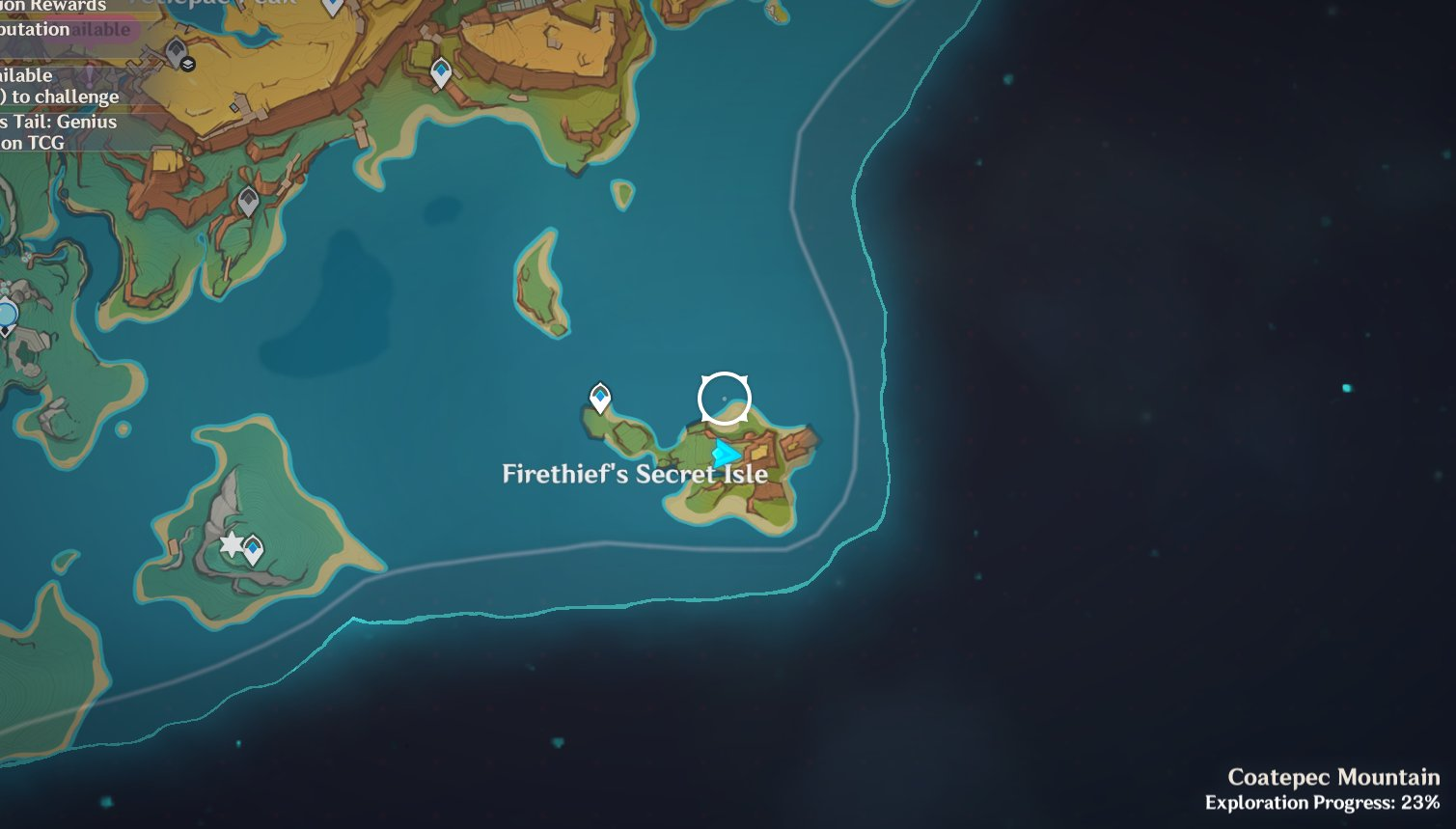Open the Reputation entry in the quest list
1456x829 pixels.
pos(34,29)
